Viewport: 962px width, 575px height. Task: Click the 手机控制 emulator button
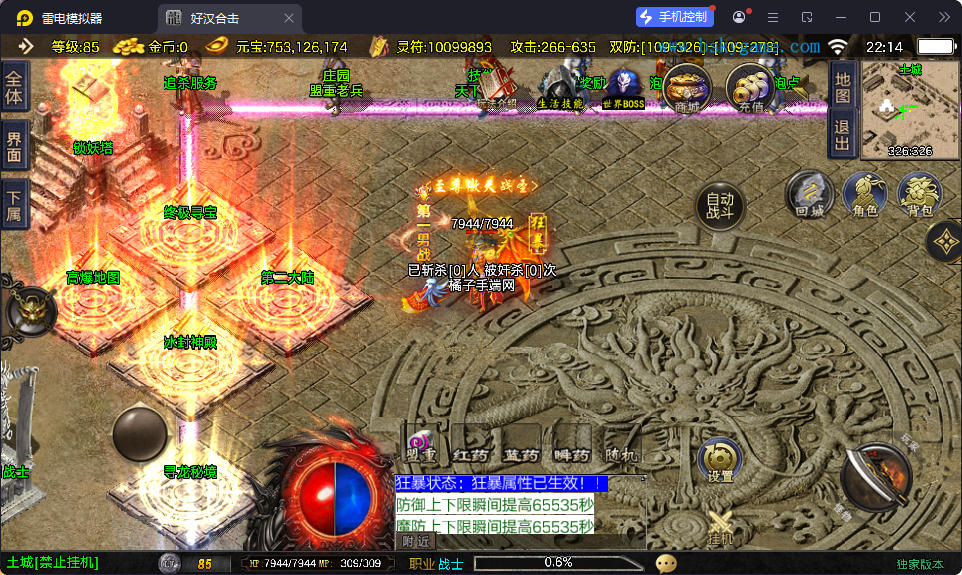(674, 17)
